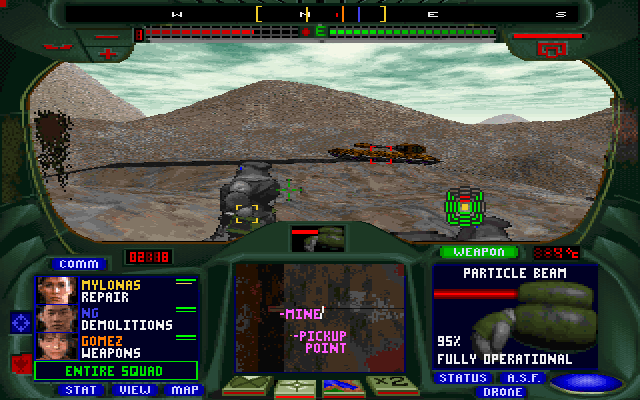Switch to the VIEW display

130,390
